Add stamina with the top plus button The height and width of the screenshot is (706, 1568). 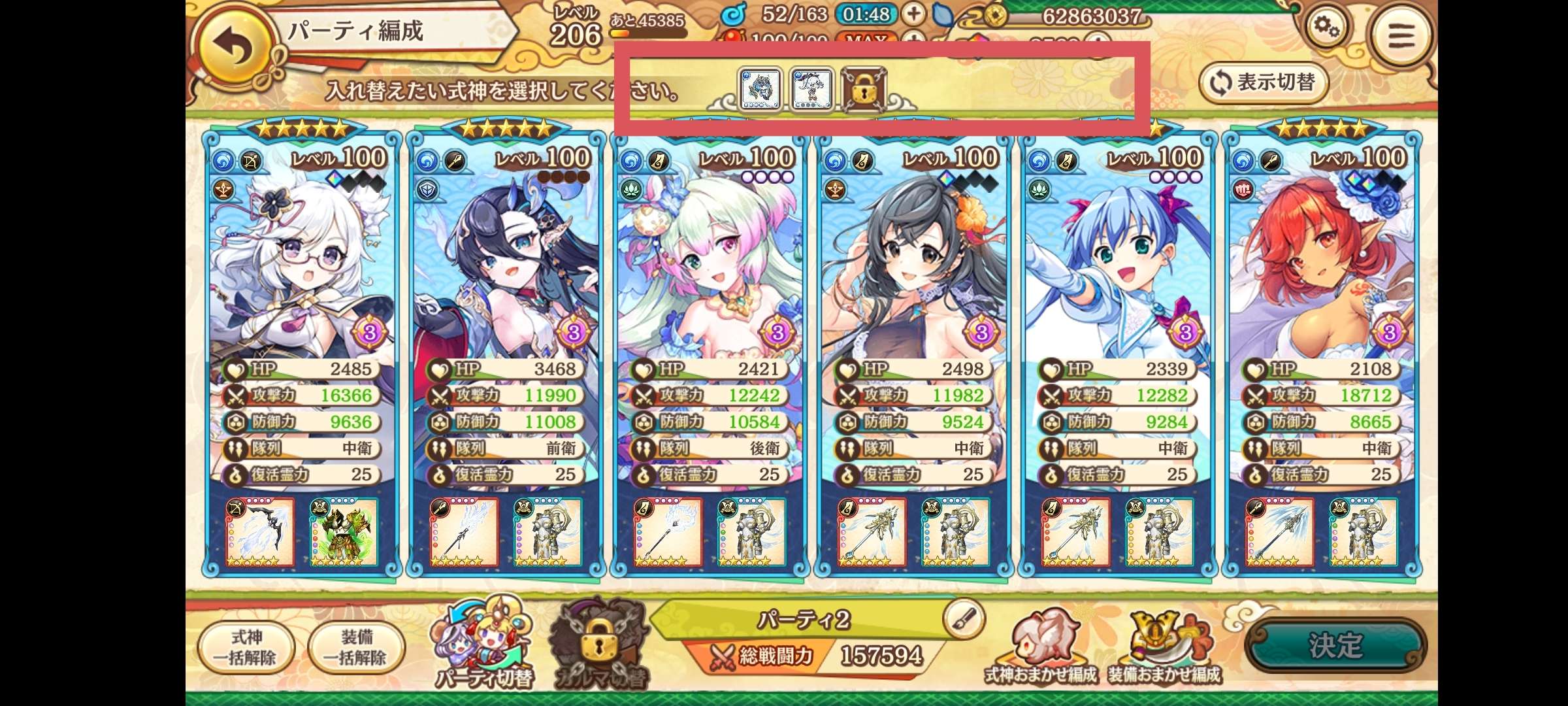coord(913,14)
